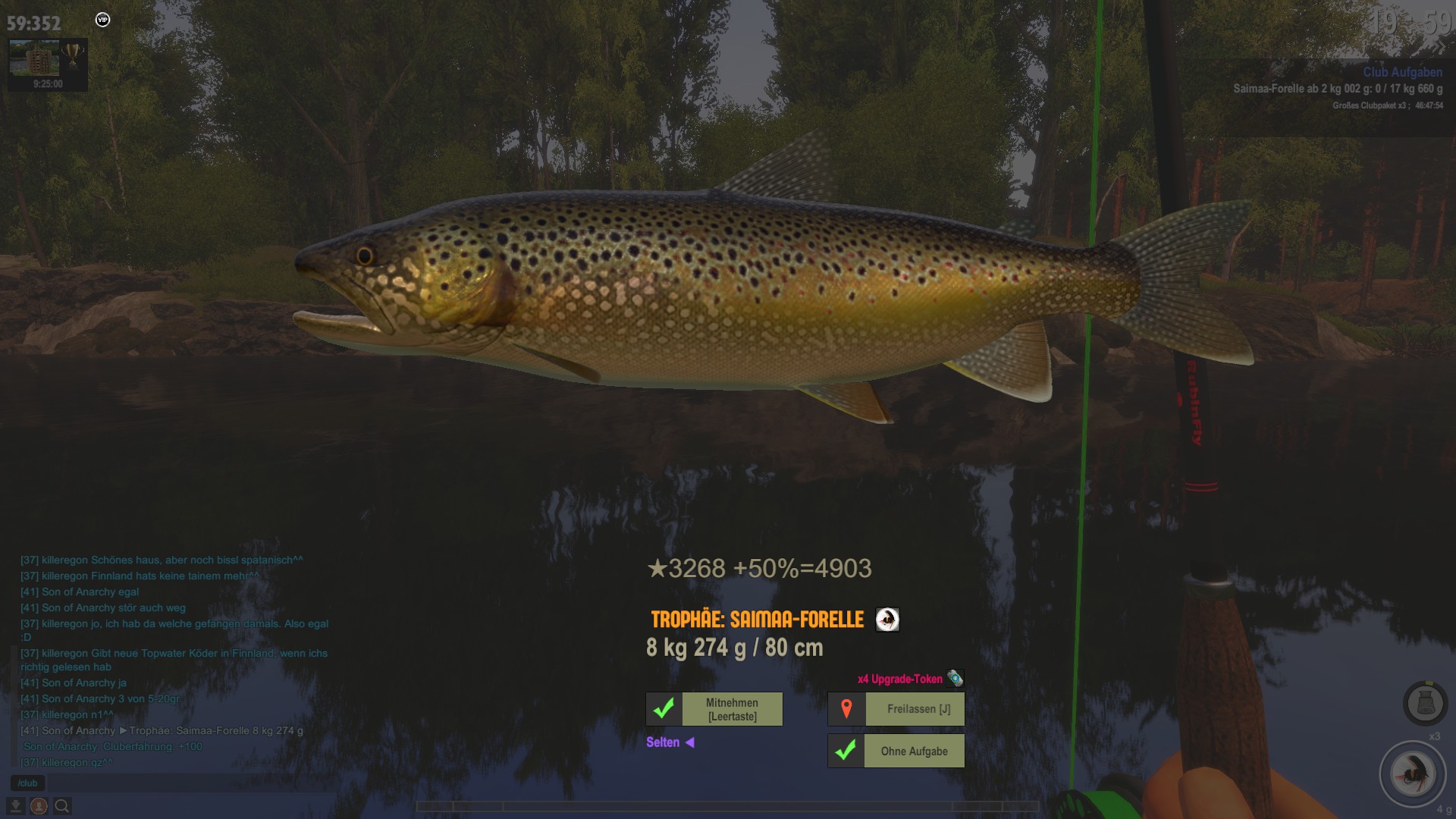Click the VIP status badge
The image size is (1456, 819).
click(x=102, y=20)
